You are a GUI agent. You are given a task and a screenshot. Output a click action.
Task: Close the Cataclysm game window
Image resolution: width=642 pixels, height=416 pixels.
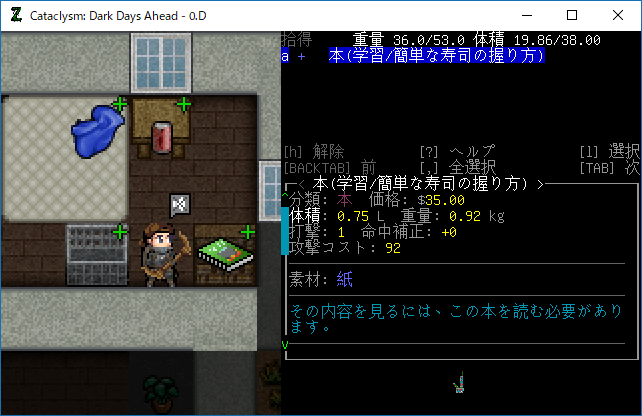pos(618,15)
